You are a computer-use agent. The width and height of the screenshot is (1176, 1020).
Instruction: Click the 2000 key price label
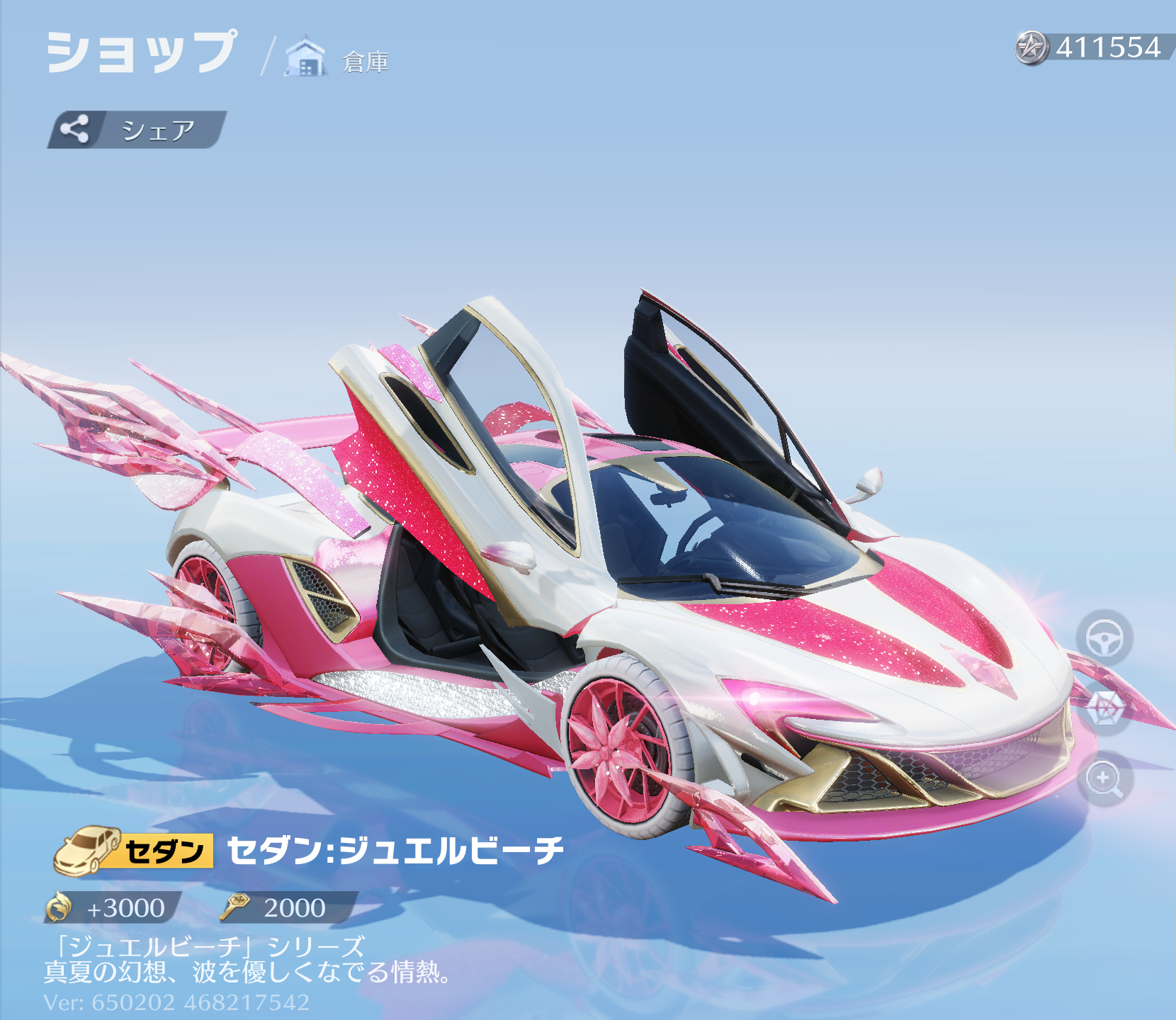pos(294,910)
